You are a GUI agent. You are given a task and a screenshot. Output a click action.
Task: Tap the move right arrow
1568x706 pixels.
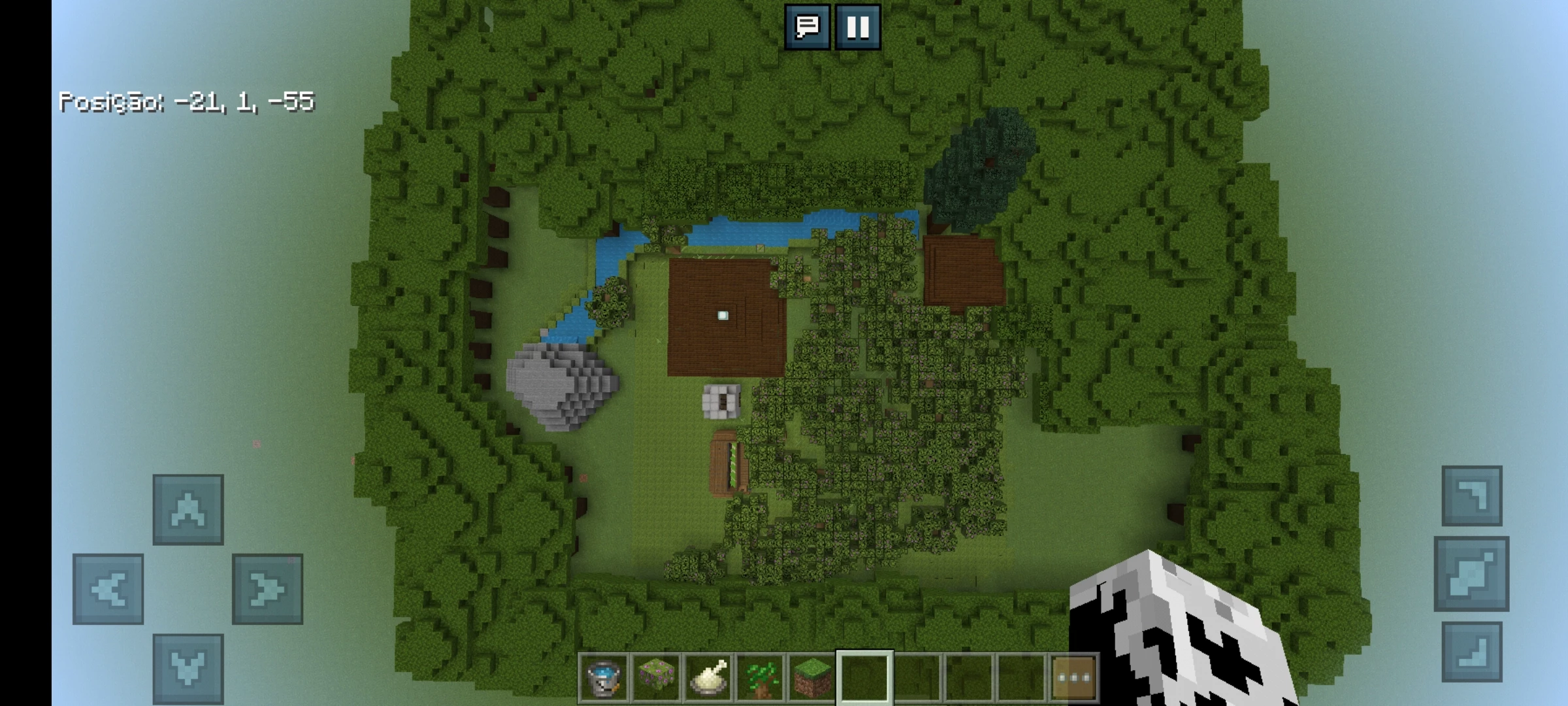tap(267, 589)
